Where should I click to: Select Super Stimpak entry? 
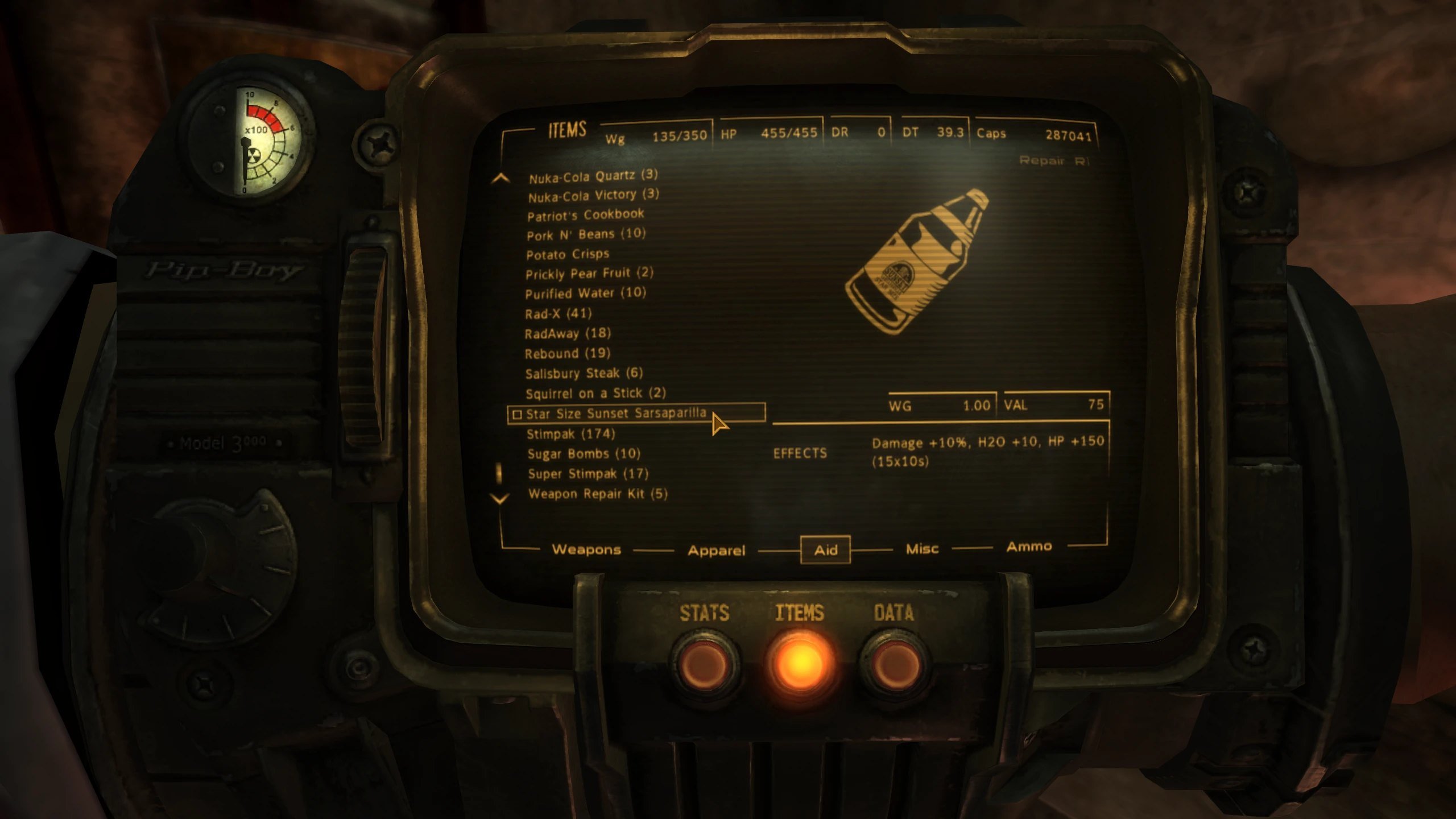[588, 473]
